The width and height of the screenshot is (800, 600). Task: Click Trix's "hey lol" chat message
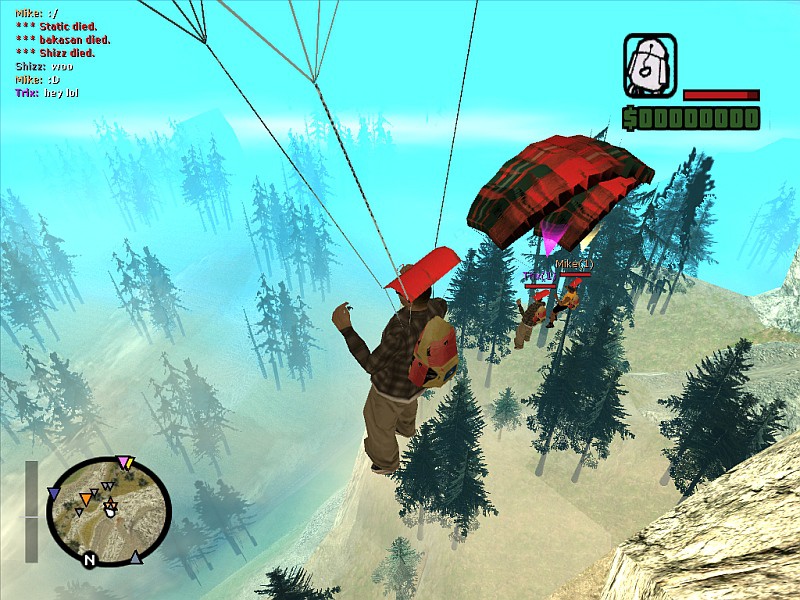click(x=46, y=93)
